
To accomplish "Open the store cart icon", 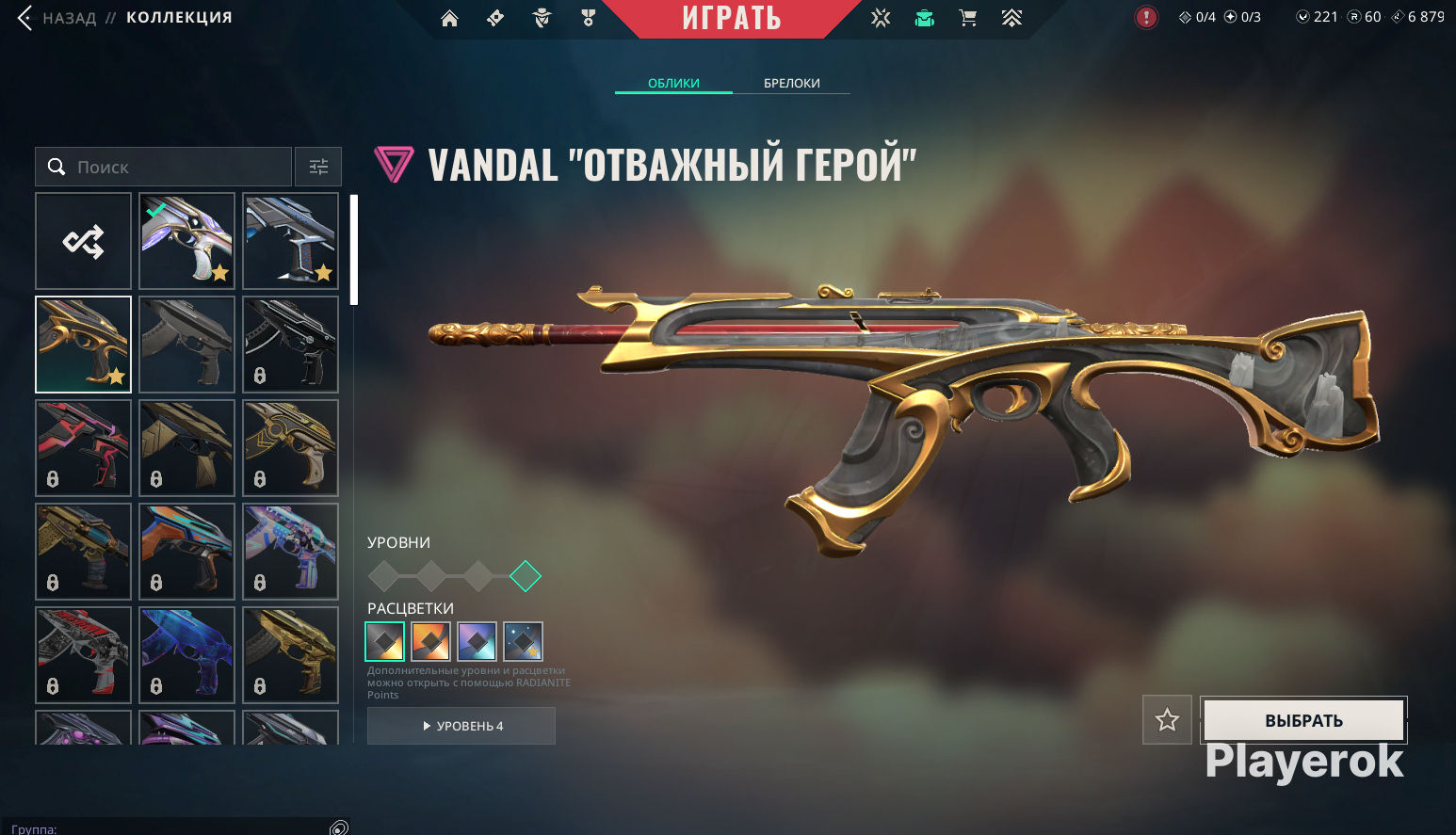I will click(967, 18).
